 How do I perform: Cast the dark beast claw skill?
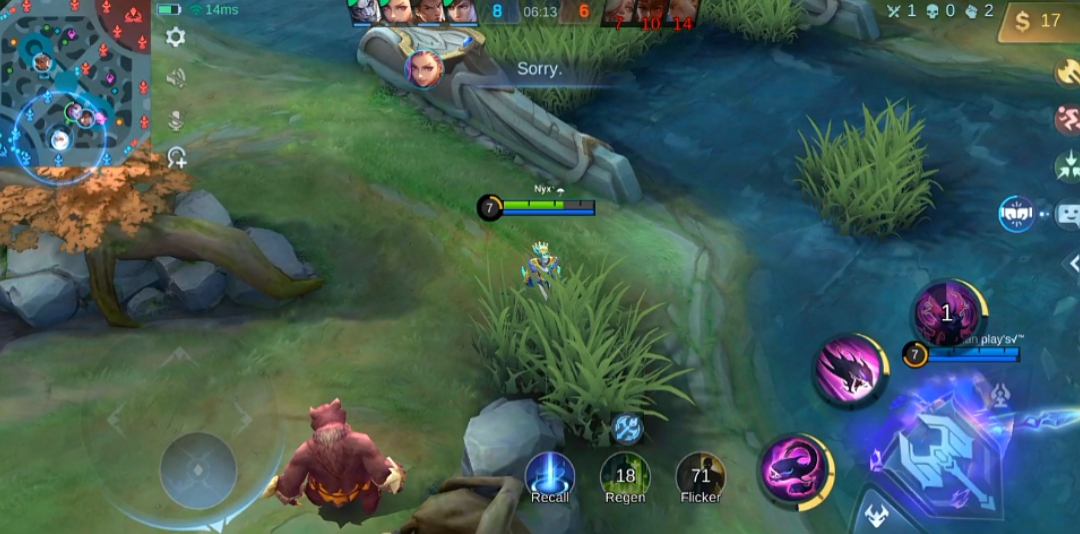(x=850, y=370)
